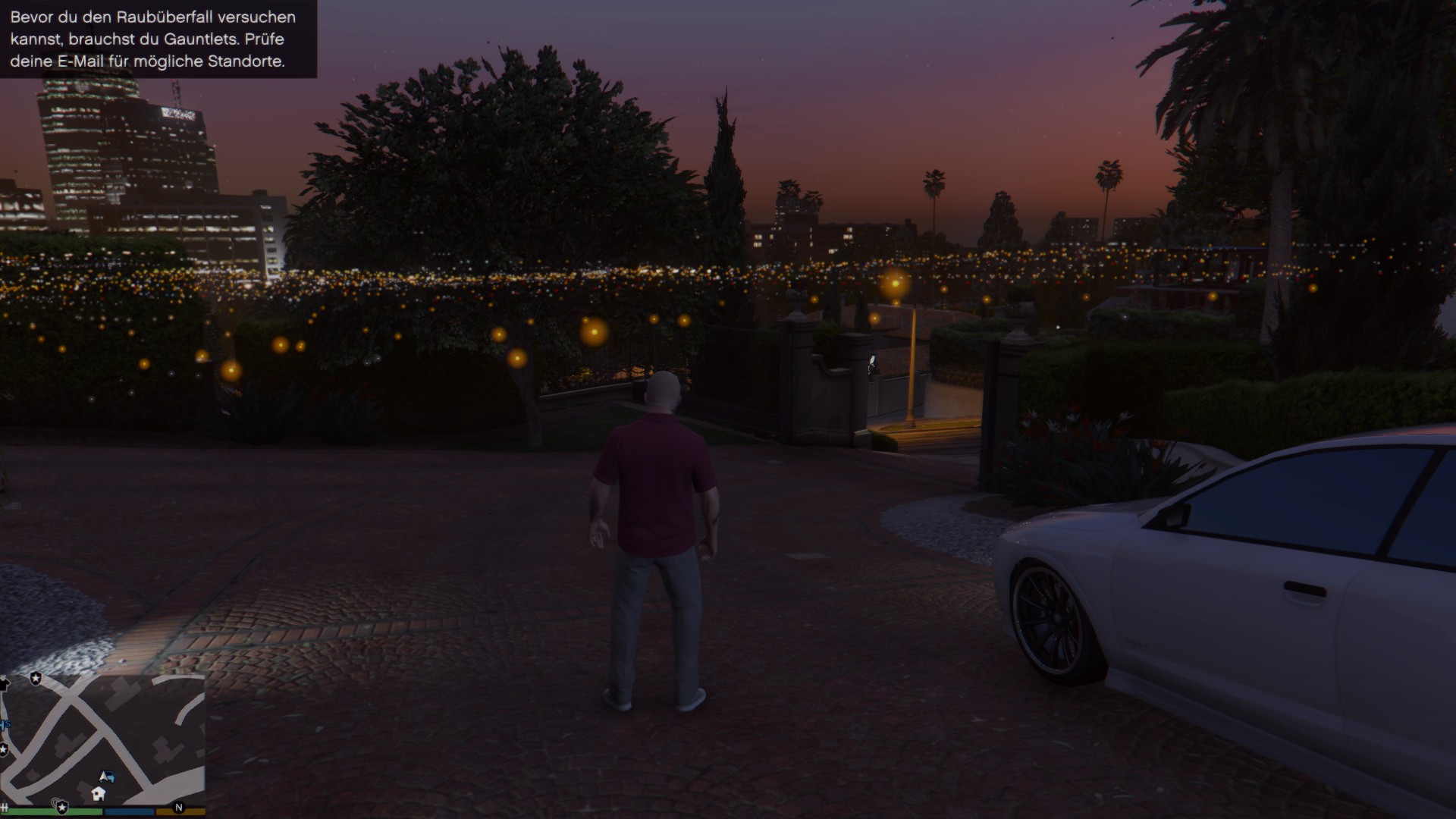Click the north compass N marker
This screenshot has width=1456, height=819.
pos(179,808)
